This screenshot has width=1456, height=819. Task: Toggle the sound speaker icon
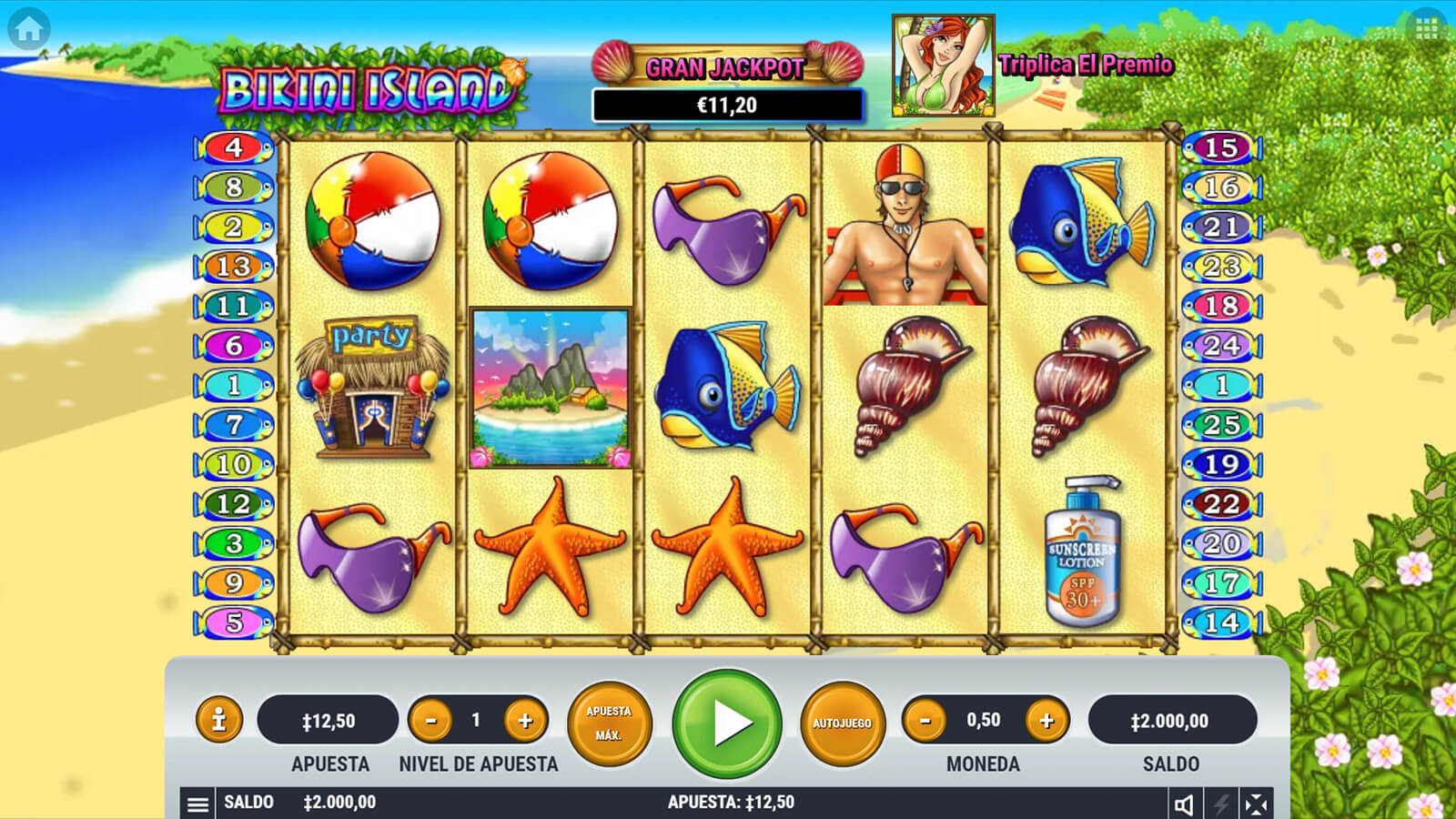click(1184, 804)
